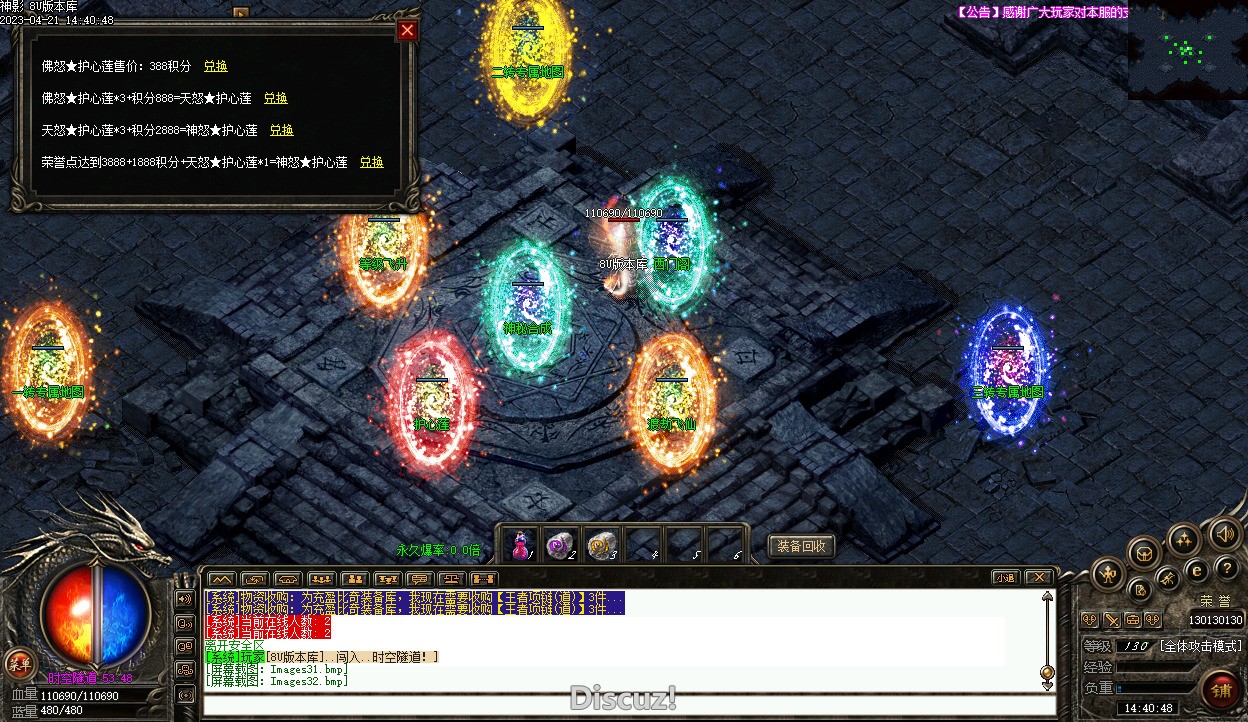This screenshot has width=1248, height=722.
Task: Open the round 'e' orb button
Action: (x=1197, y=571)
